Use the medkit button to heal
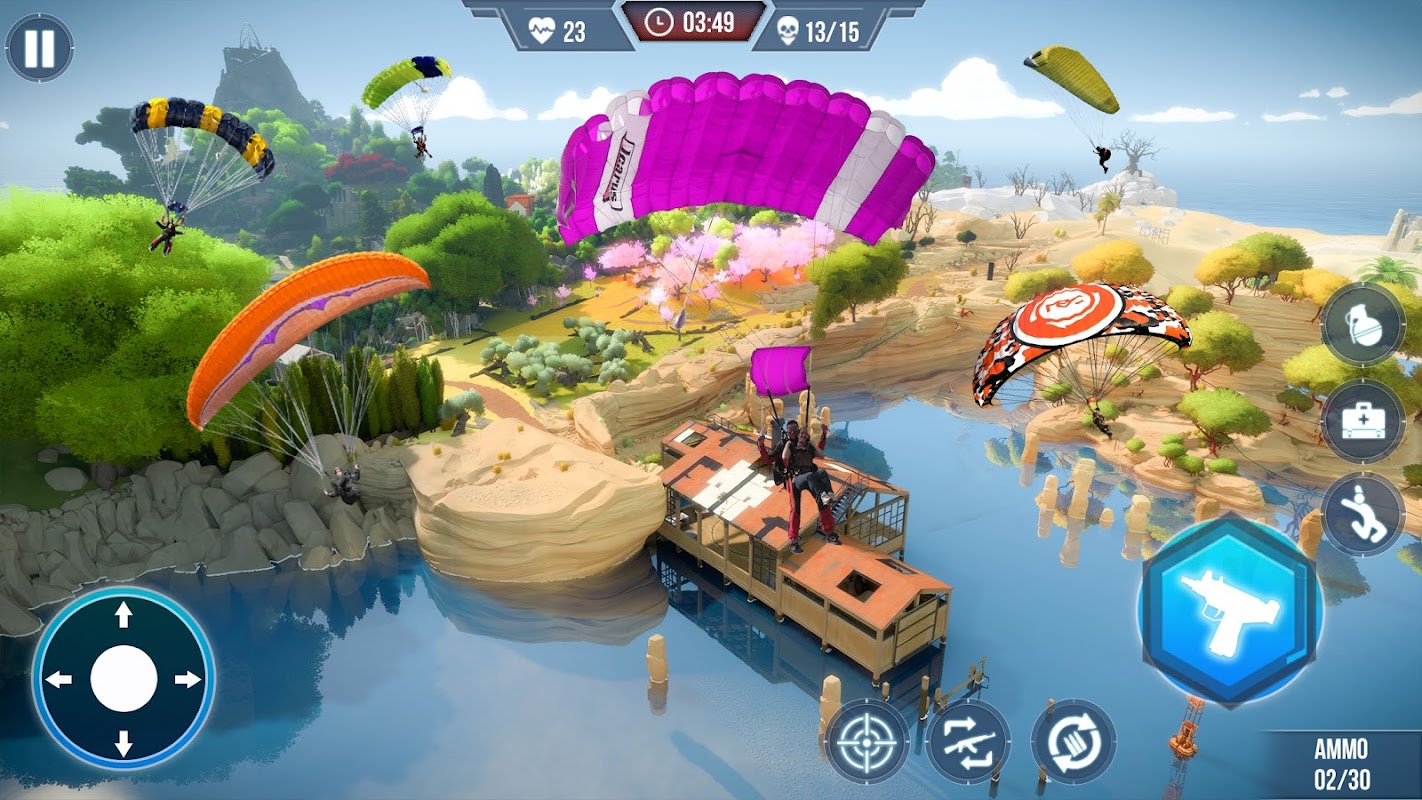The height and width of the screenshot is (800, 1422). 1362,420
